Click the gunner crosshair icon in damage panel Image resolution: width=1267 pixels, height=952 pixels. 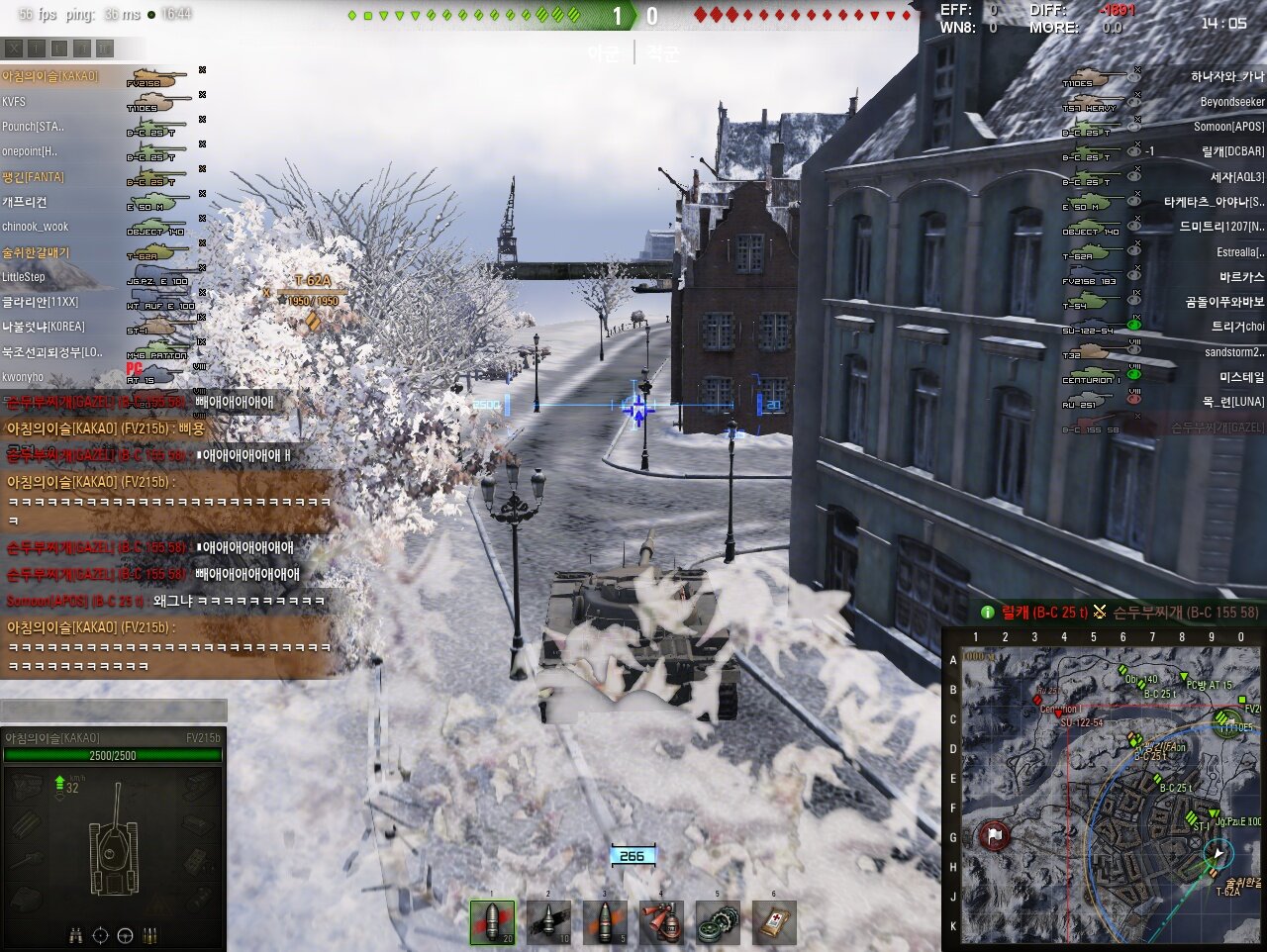100,935
